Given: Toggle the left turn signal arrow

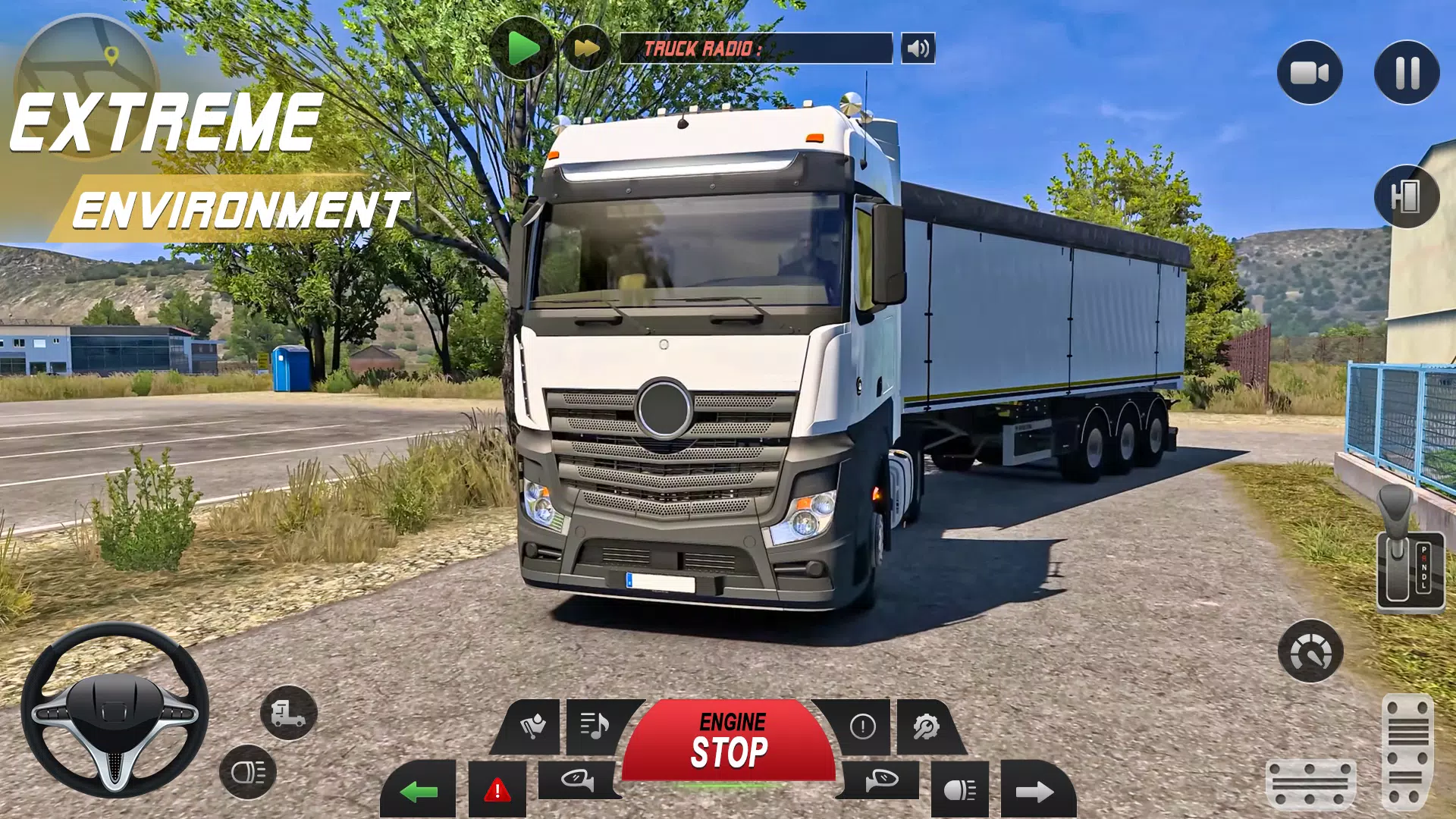Looking at the screenshot, I should tap(419, 791).
